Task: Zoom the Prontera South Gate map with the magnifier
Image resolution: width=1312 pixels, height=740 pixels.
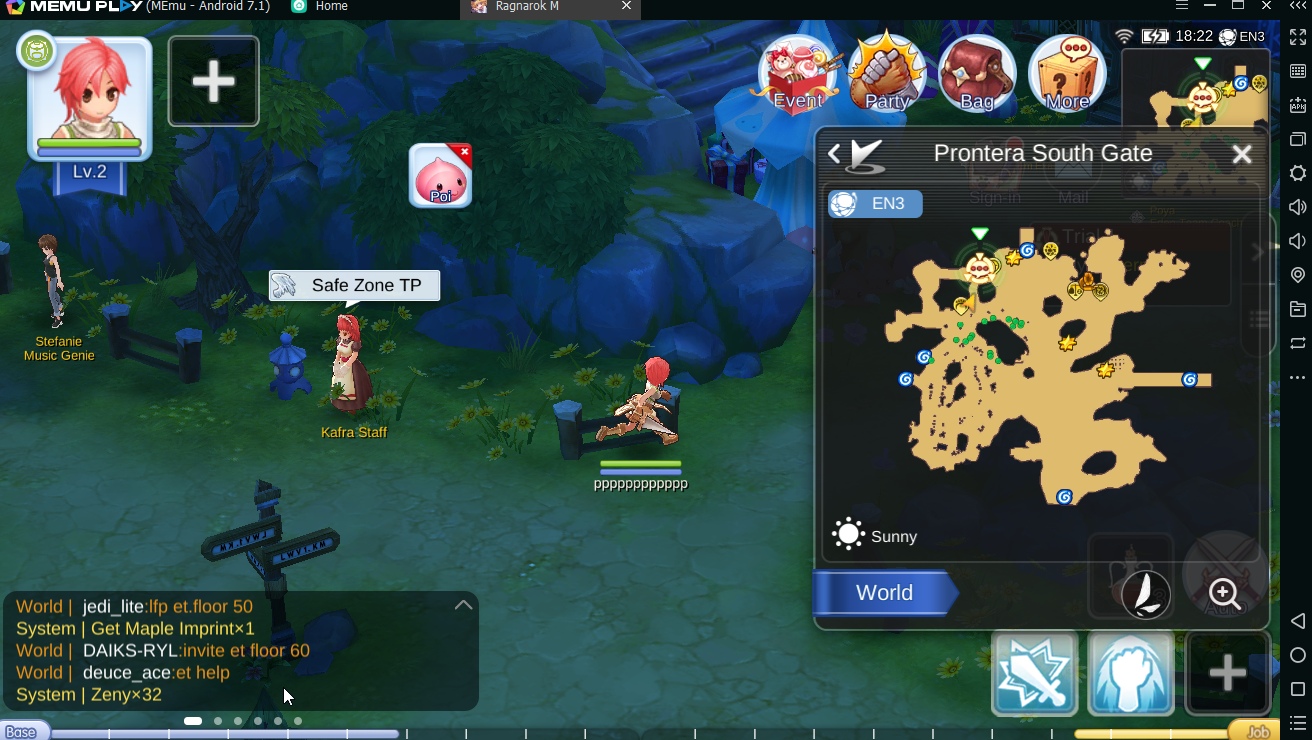Action: tap(1221, 593)
